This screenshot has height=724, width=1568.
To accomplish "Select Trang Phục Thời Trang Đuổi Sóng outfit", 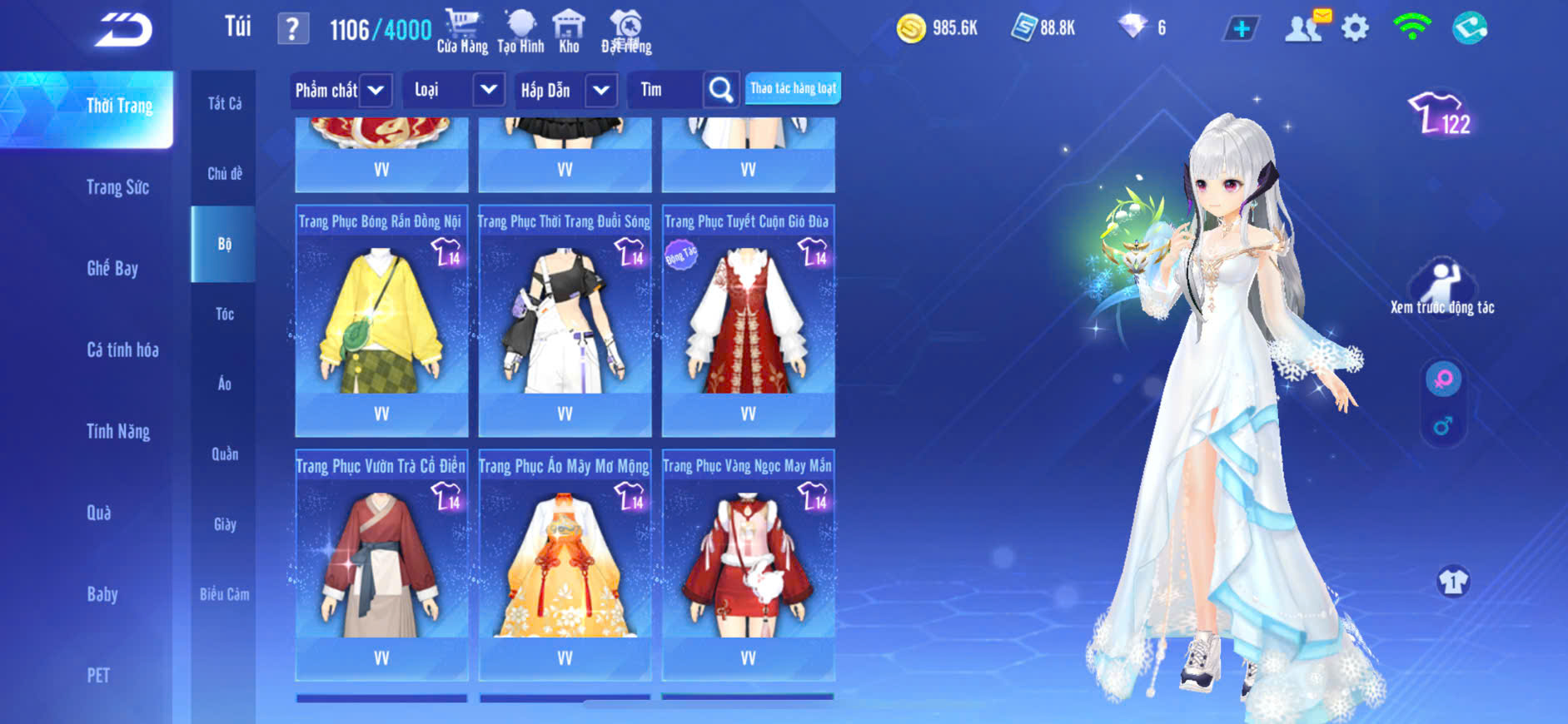I will [x=565, y=320].
